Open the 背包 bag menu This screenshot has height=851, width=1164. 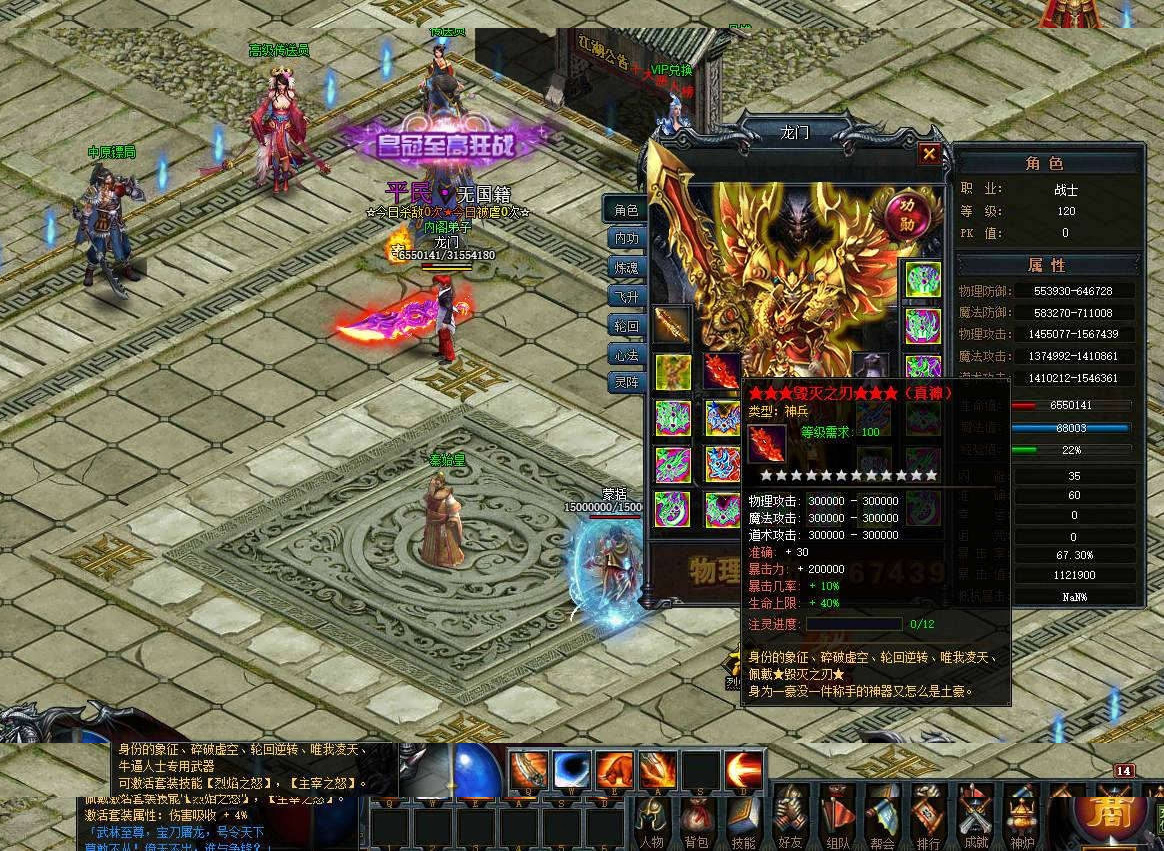(x=697, y=815)
